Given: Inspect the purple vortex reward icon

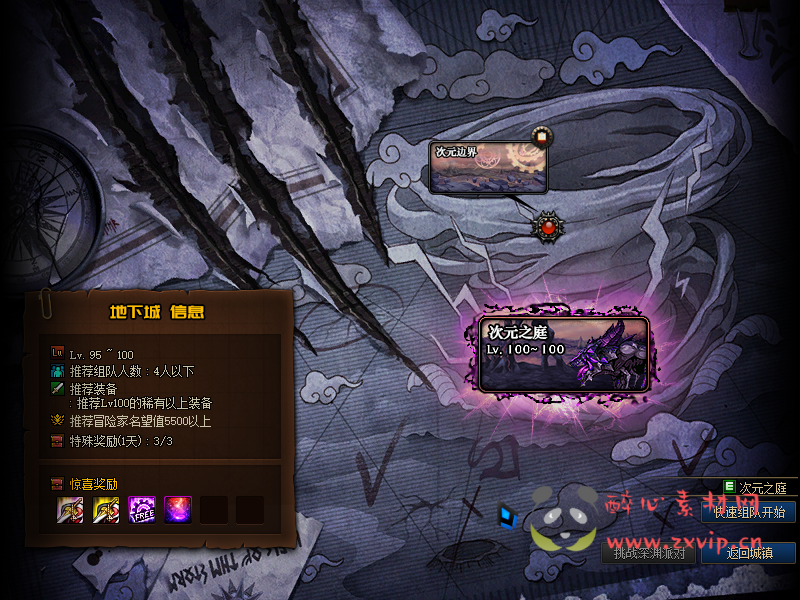Looking at the screenshot, I should (x=178, y=509).
